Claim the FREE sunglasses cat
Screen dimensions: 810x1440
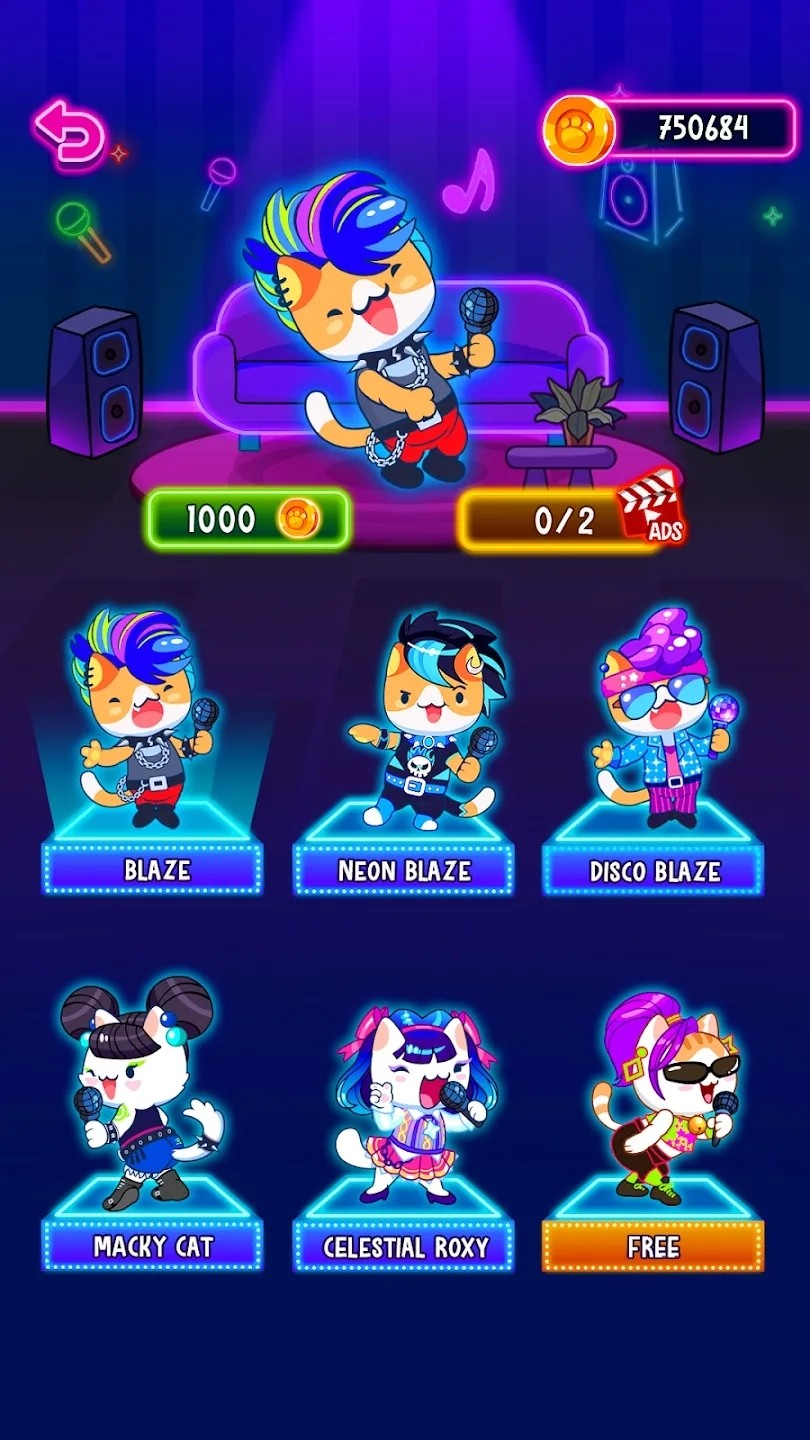[x=653, y=1125]
